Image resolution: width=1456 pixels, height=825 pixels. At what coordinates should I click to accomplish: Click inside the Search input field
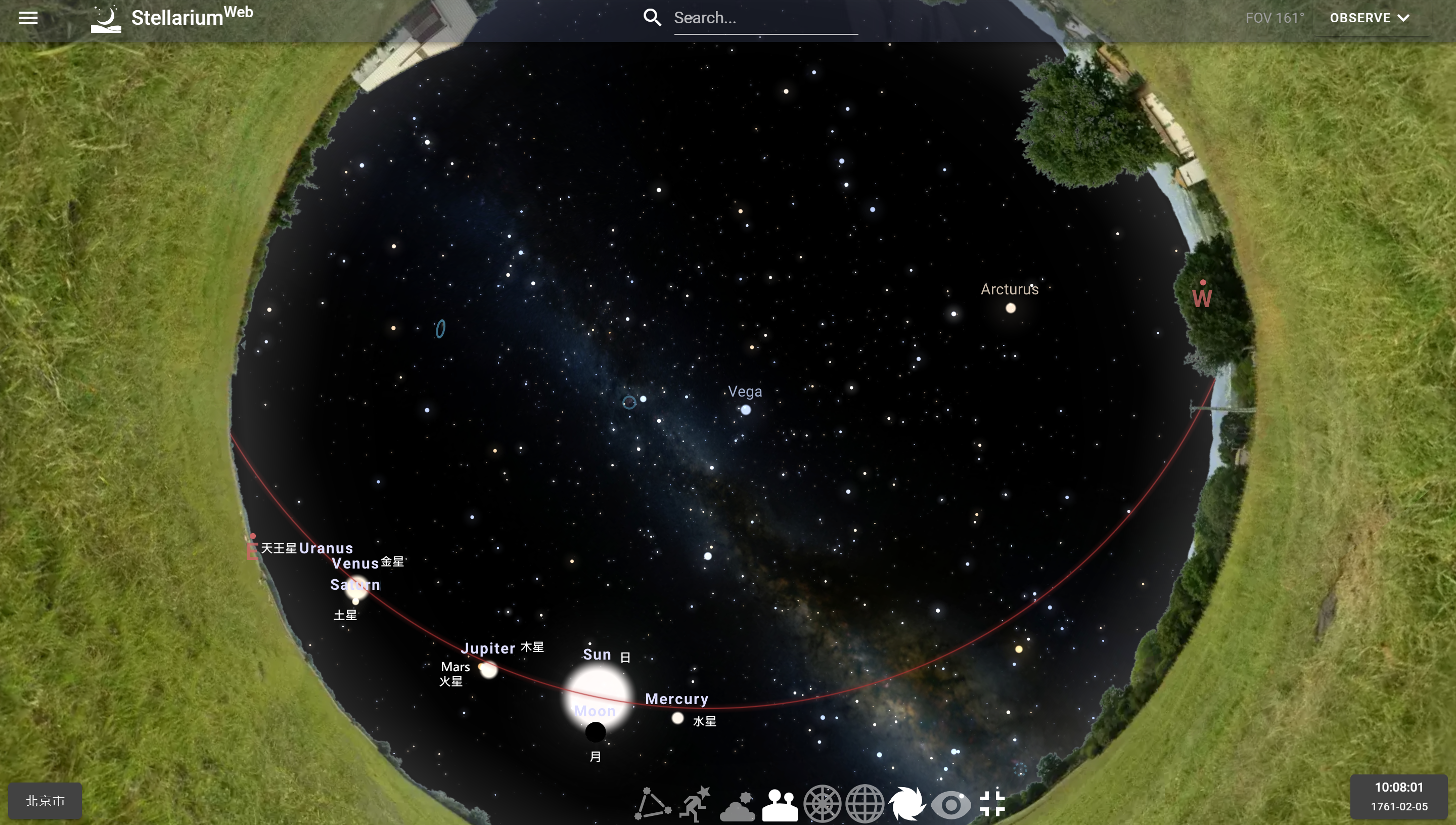(765, 18)
